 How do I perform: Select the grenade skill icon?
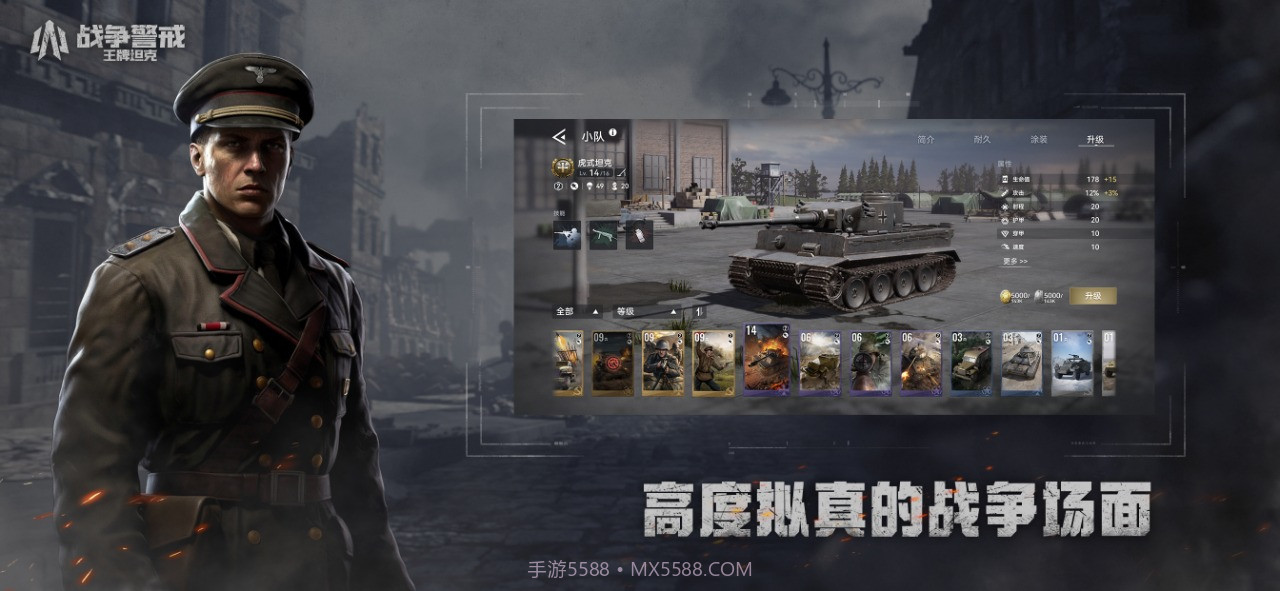coord(639,235)
